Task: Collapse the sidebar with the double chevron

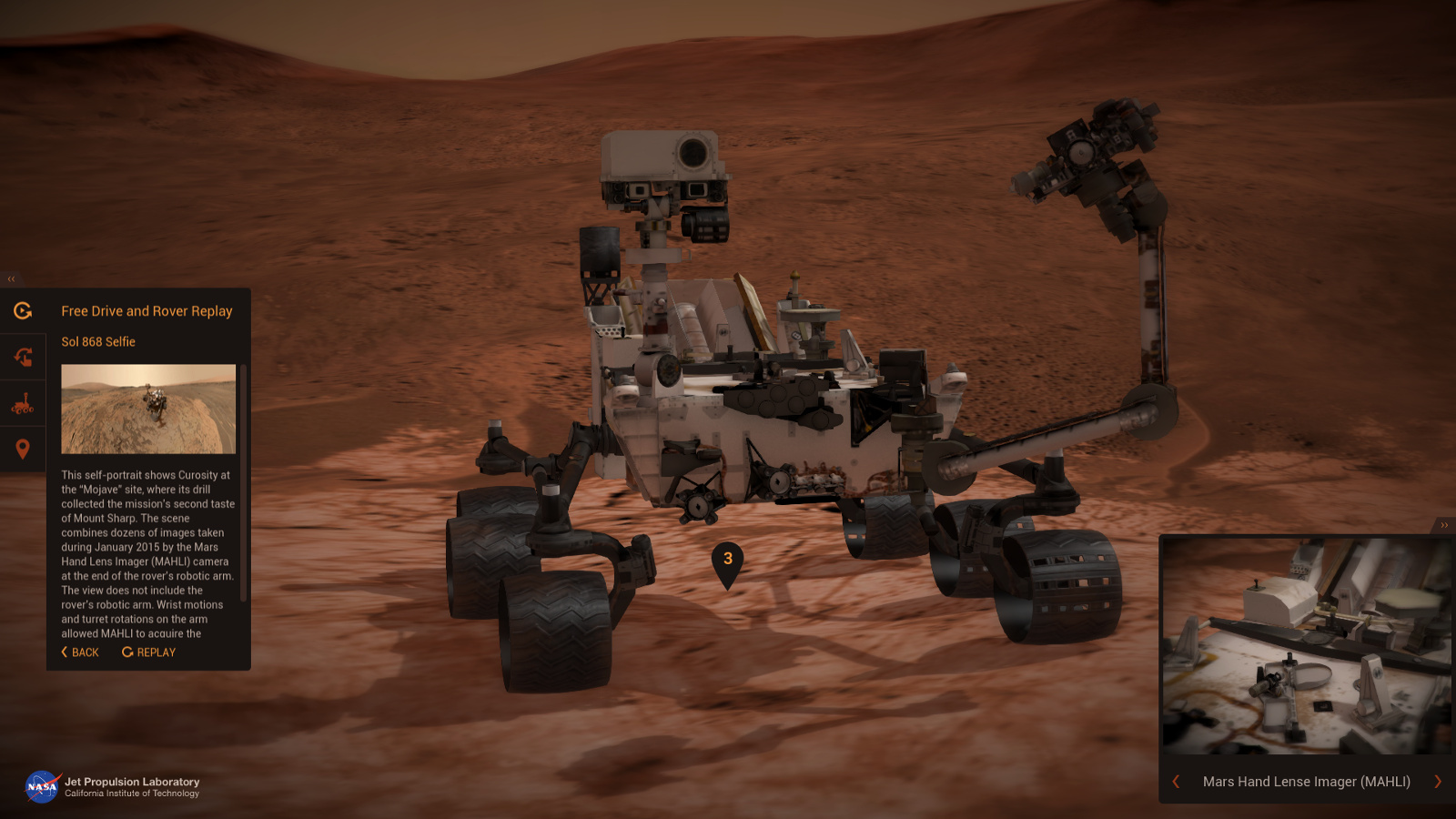Action: (x=12, y=278)
